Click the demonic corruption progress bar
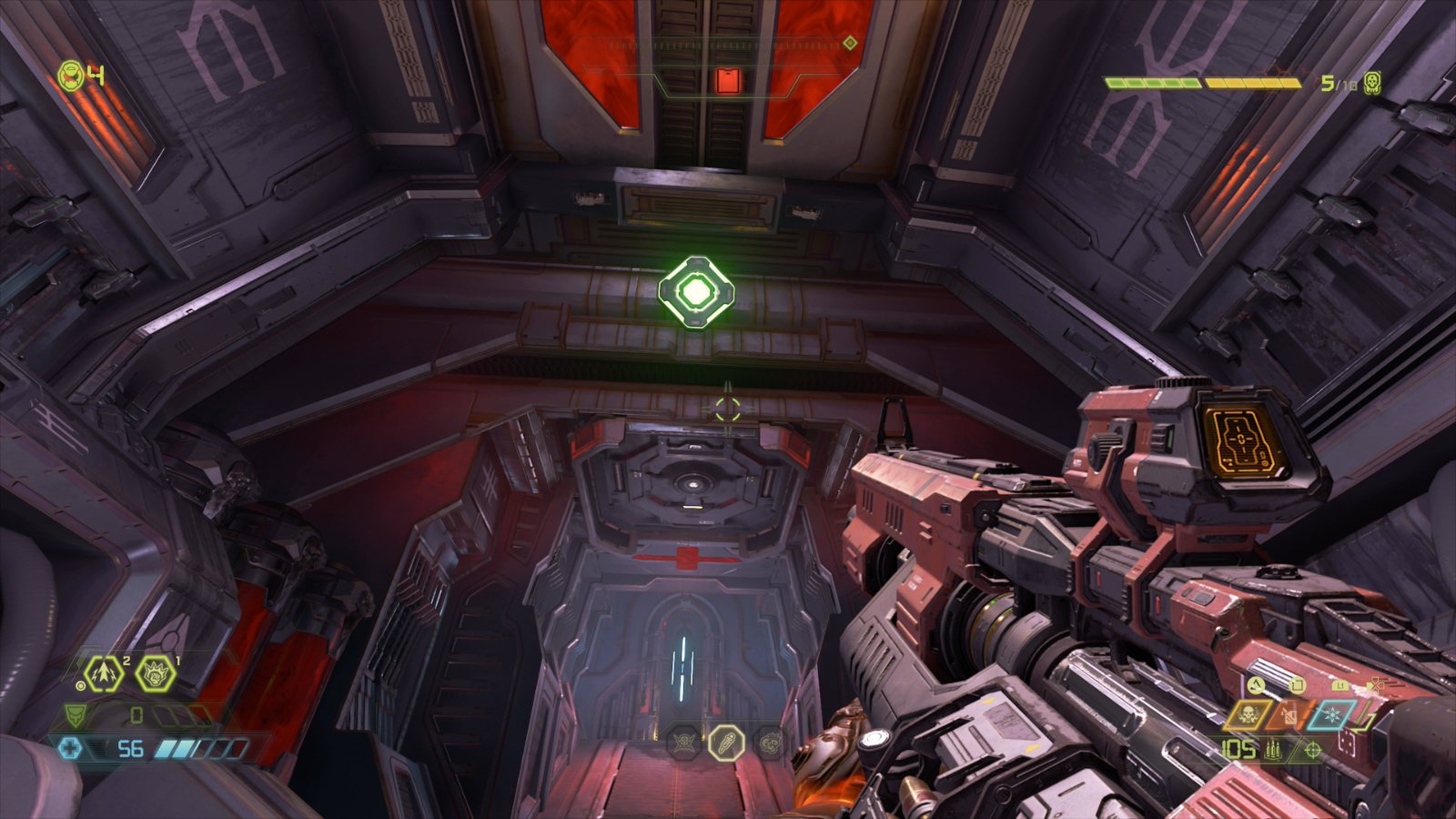 coord(1202,82)
